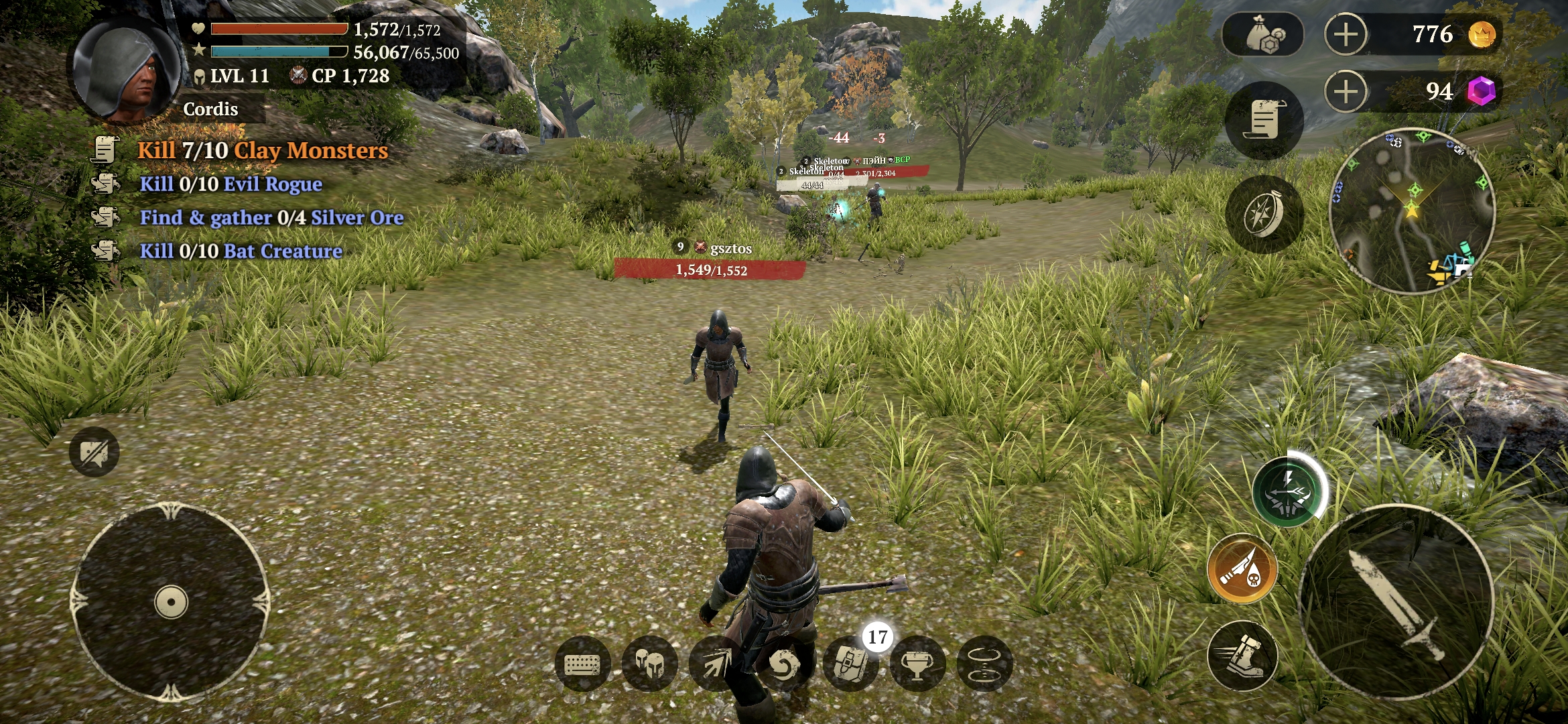Use the green lightning arrow skill

click(1287, 492)
